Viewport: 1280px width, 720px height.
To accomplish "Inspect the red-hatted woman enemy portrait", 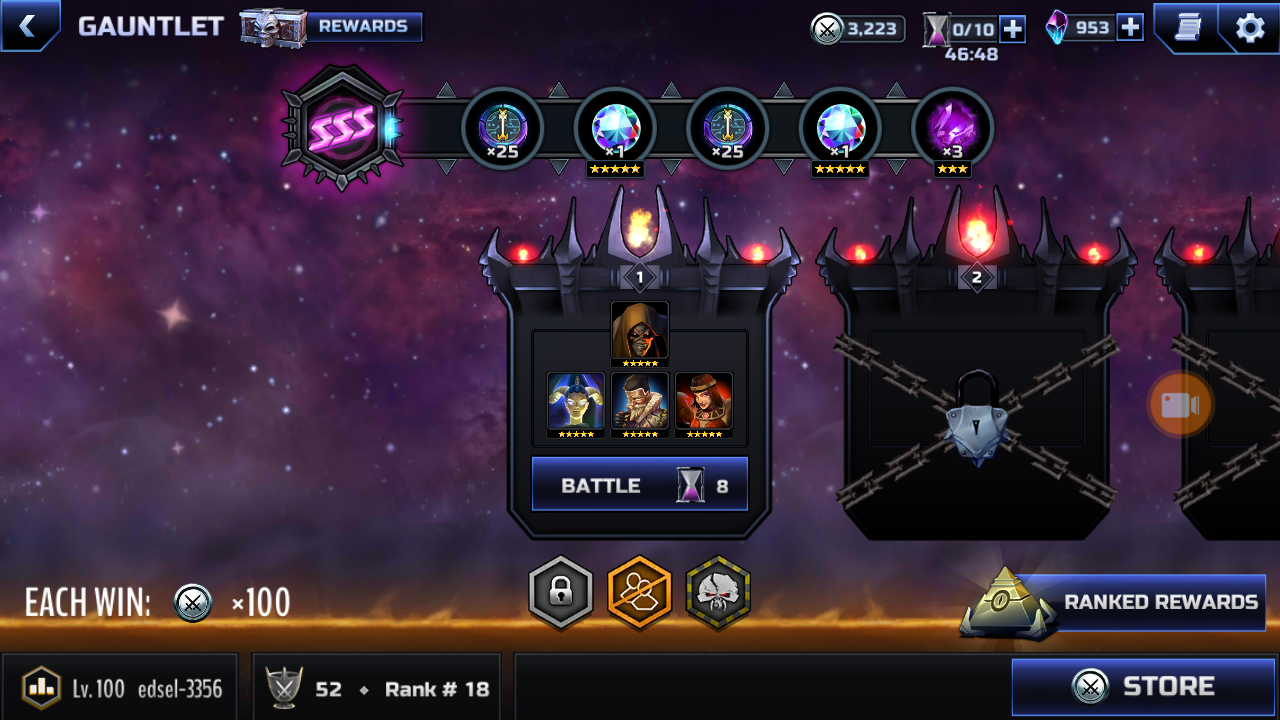I will pyautogui.click(x=704, y=402).
